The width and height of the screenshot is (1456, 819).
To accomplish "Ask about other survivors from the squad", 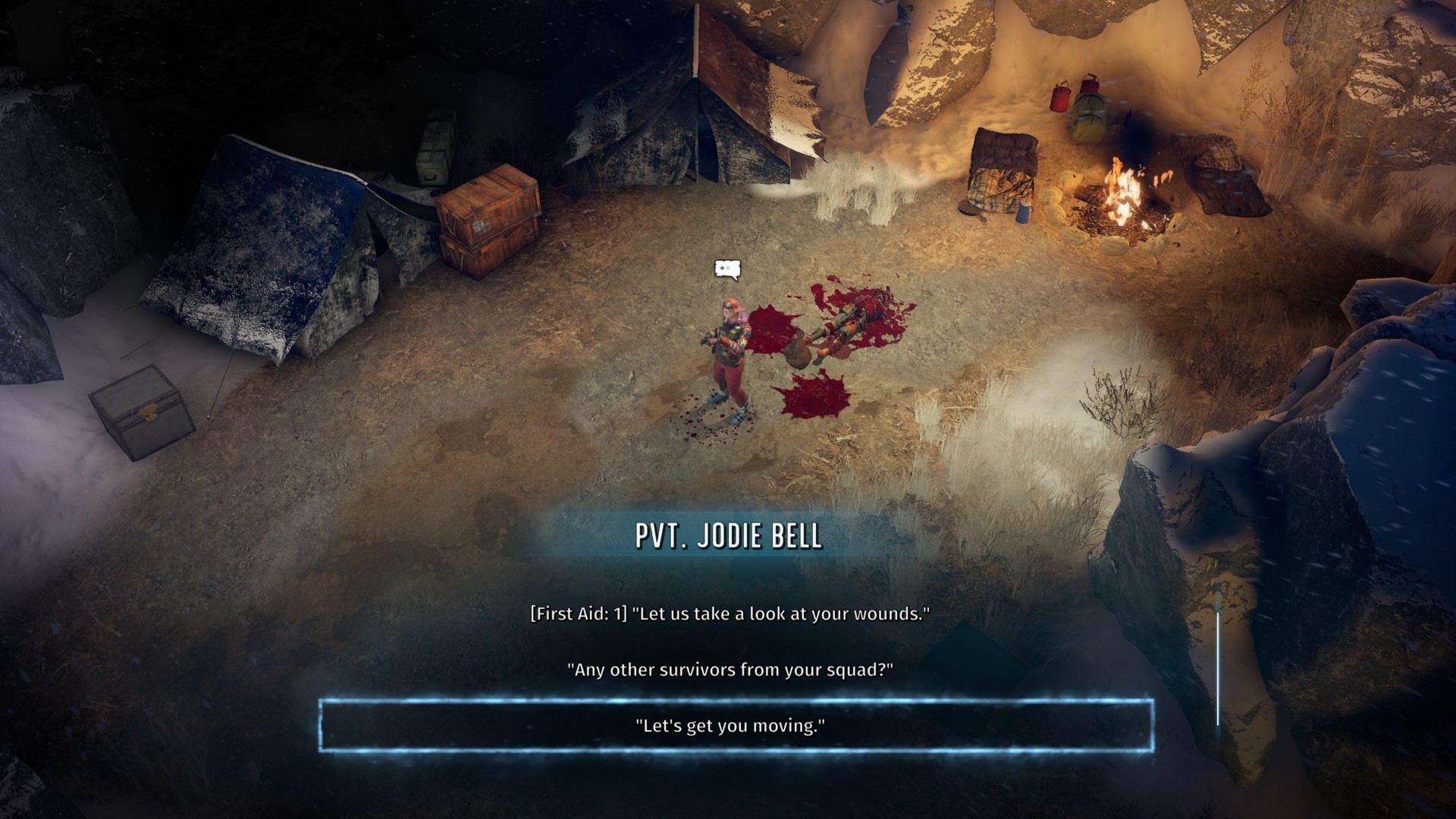I will (x=730, y=670).
